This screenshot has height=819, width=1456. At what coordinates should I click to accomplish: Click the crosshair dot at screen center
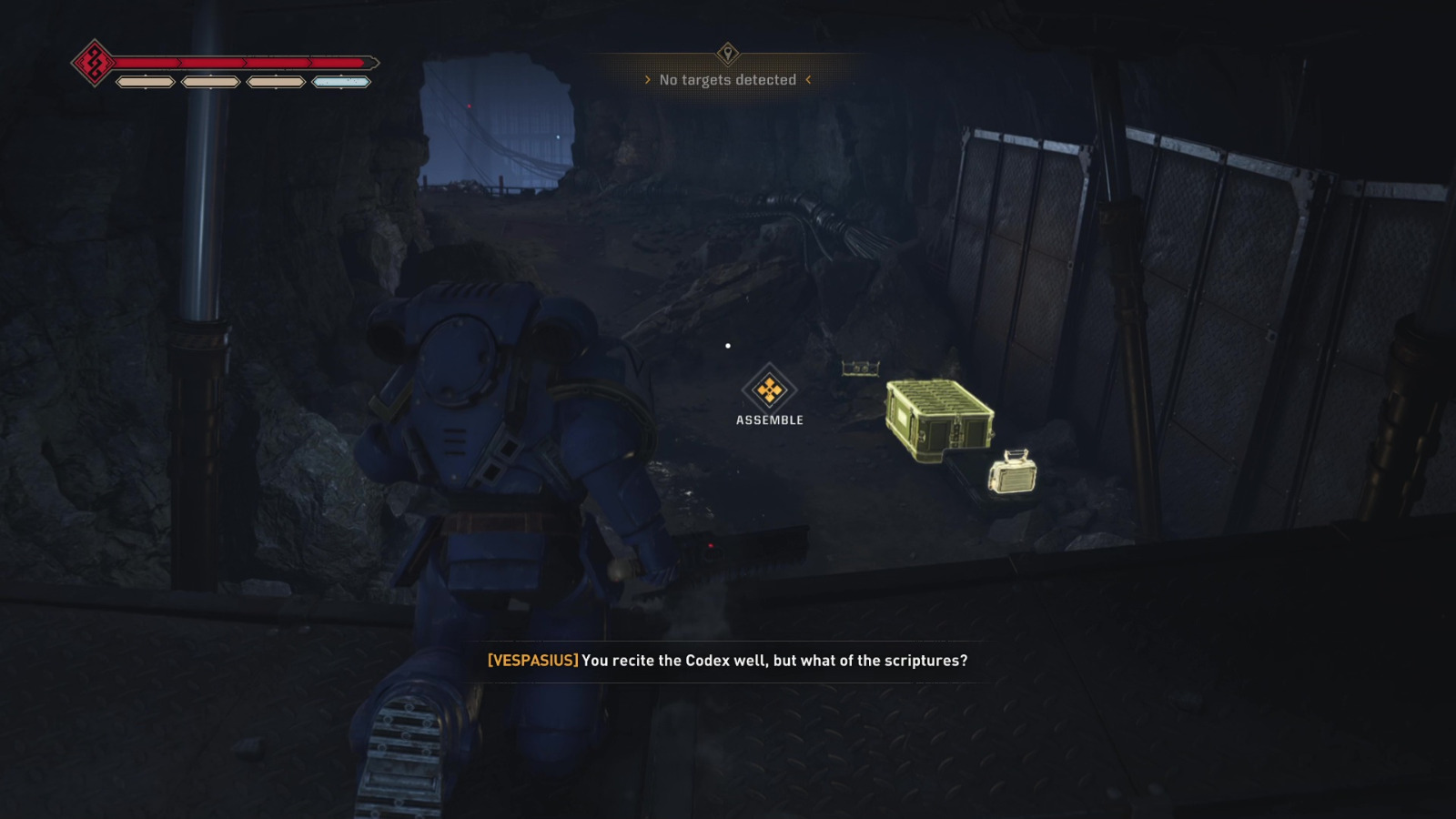pos(728,345)
